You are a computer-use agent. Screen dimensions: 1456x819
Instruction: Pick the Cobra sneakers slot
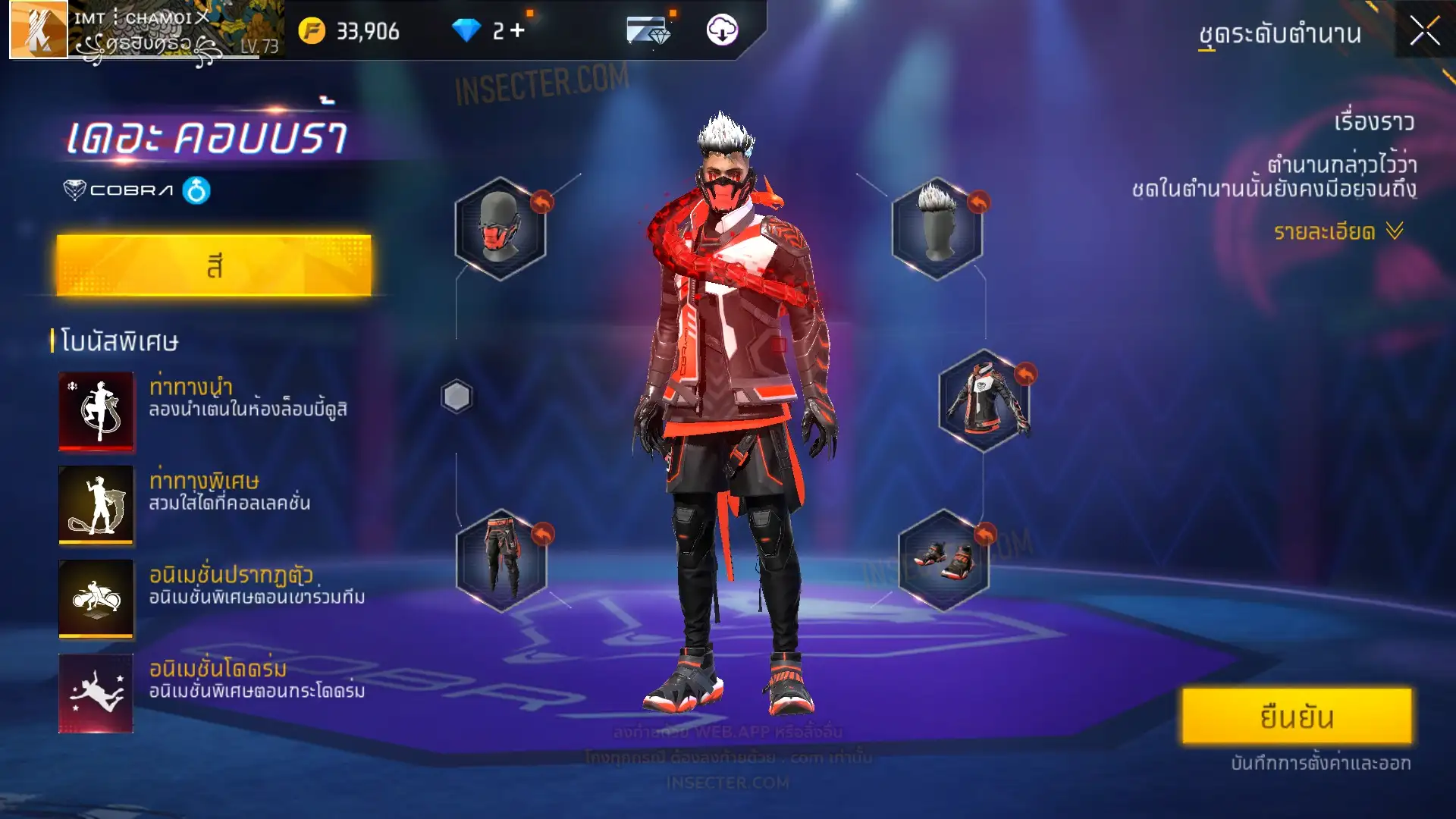click(943, 560)
